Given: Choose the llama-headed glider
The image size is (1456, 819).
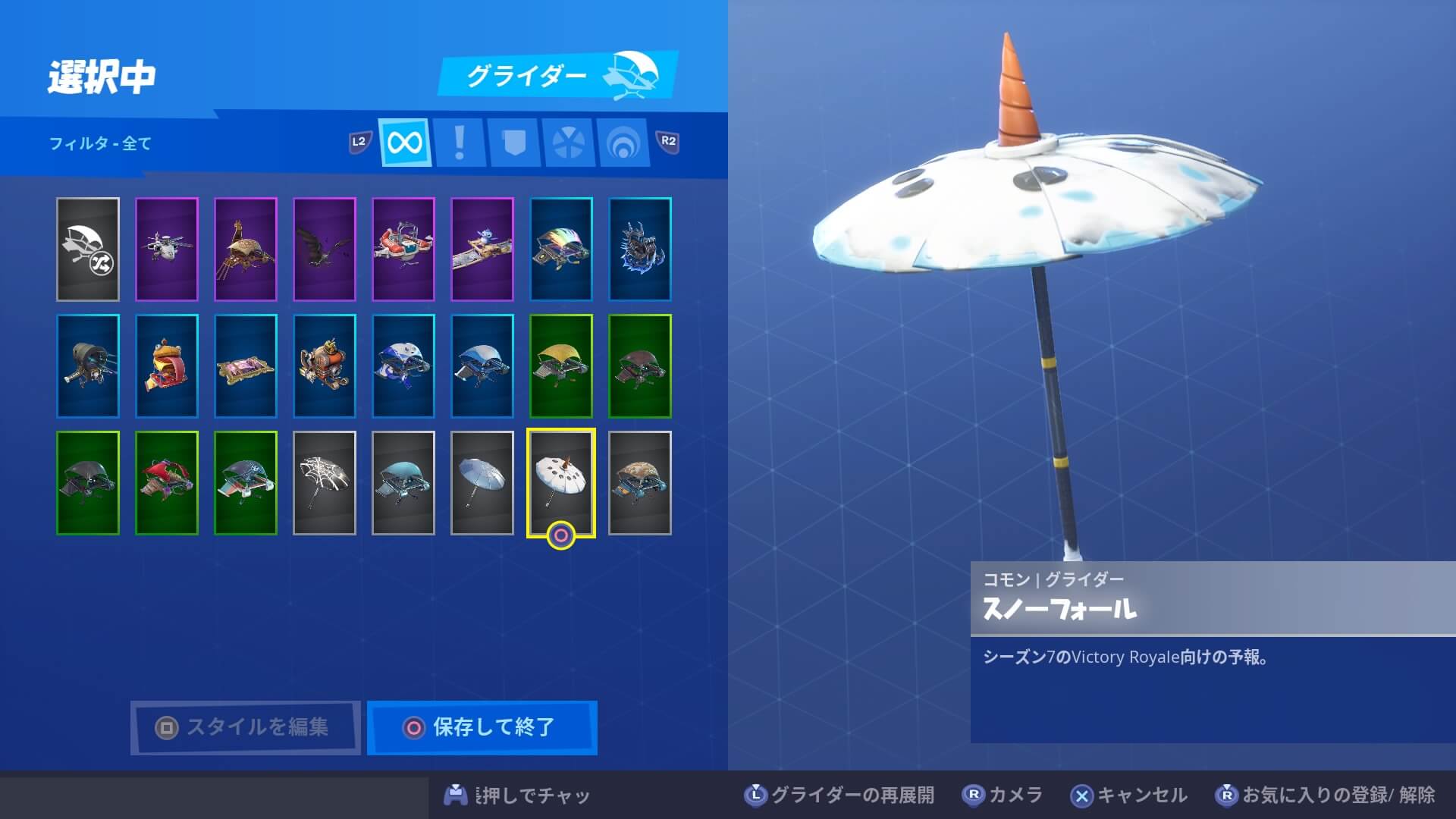Looking at the screenshot, I should click(x=246, y=249).
